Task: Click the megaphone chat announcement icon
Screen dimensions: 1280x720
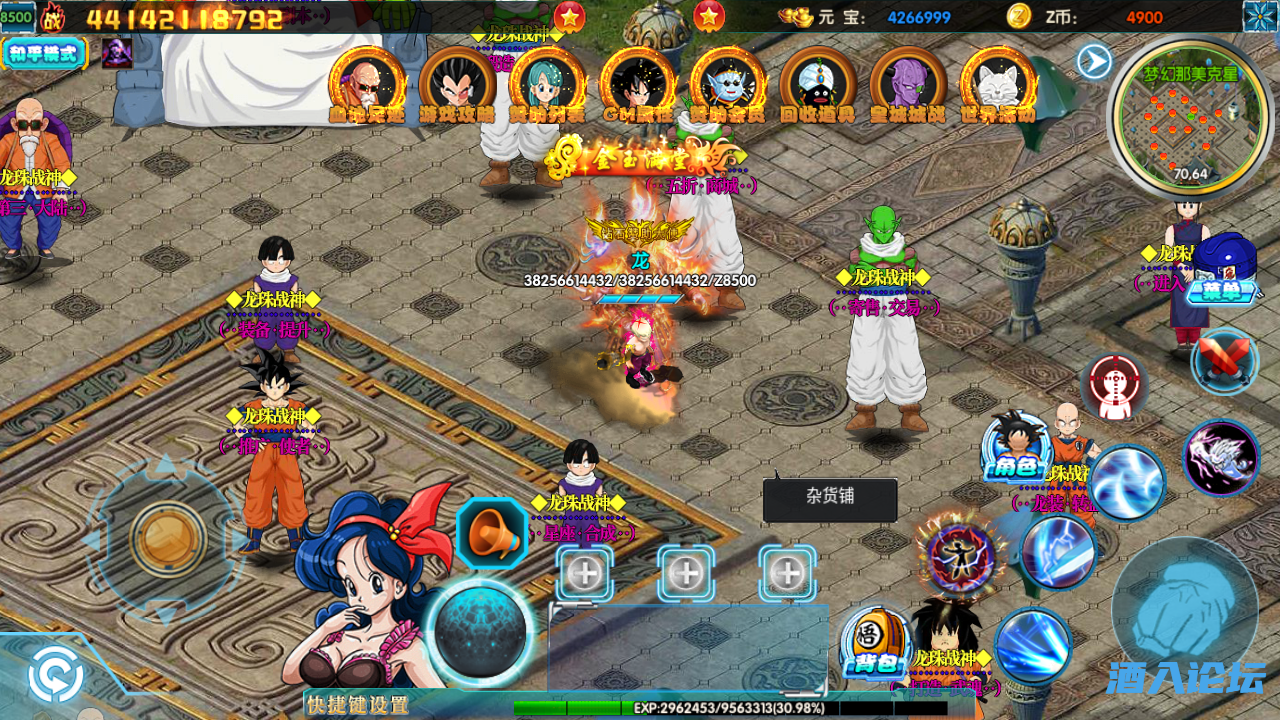Action: pos(492,535)
